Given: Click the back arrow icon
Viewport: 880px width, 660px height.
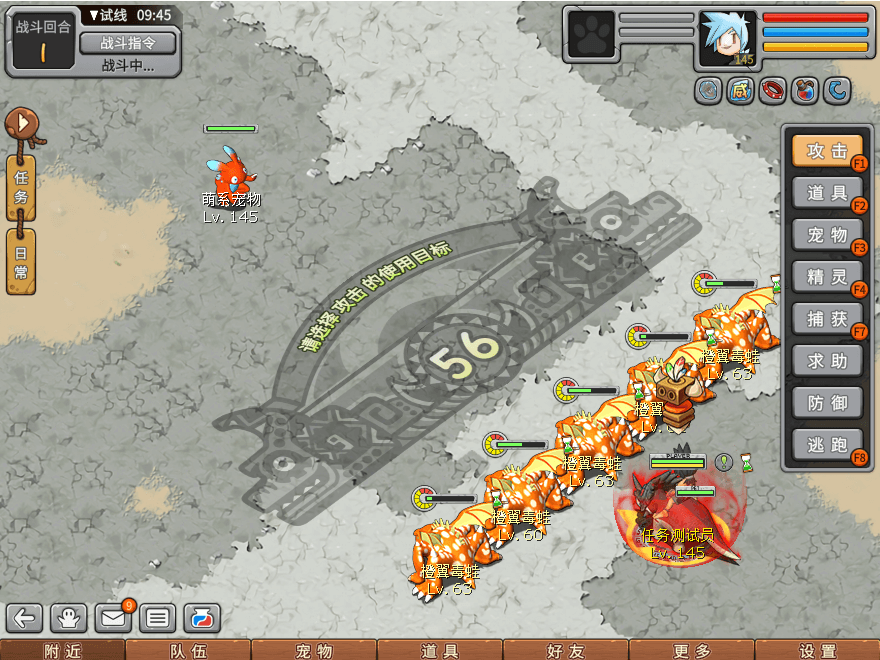Looking at the screenshot, I should [25, 618].
